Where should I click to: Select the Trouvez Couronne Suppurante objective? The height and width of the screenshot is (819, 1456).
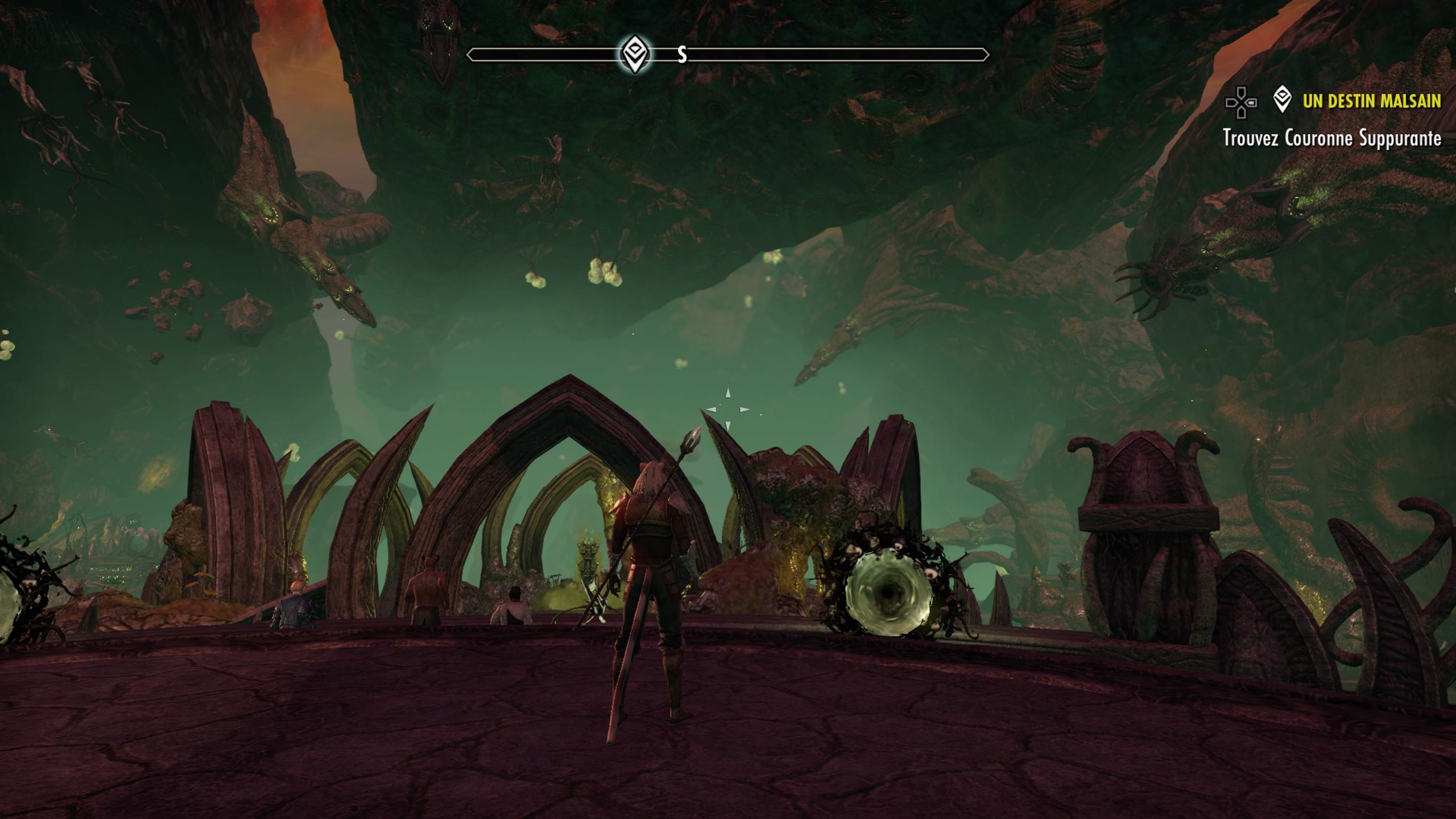click(x=1331, y=138)
